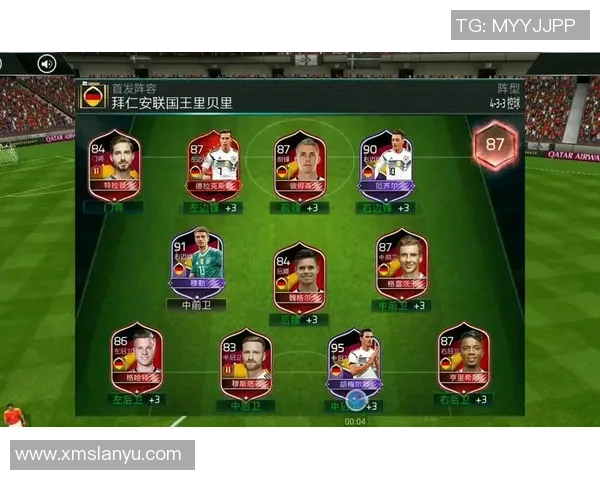Choose the 87-rated right back card
The image size is (600, 480).
click(x=462, y=358)
